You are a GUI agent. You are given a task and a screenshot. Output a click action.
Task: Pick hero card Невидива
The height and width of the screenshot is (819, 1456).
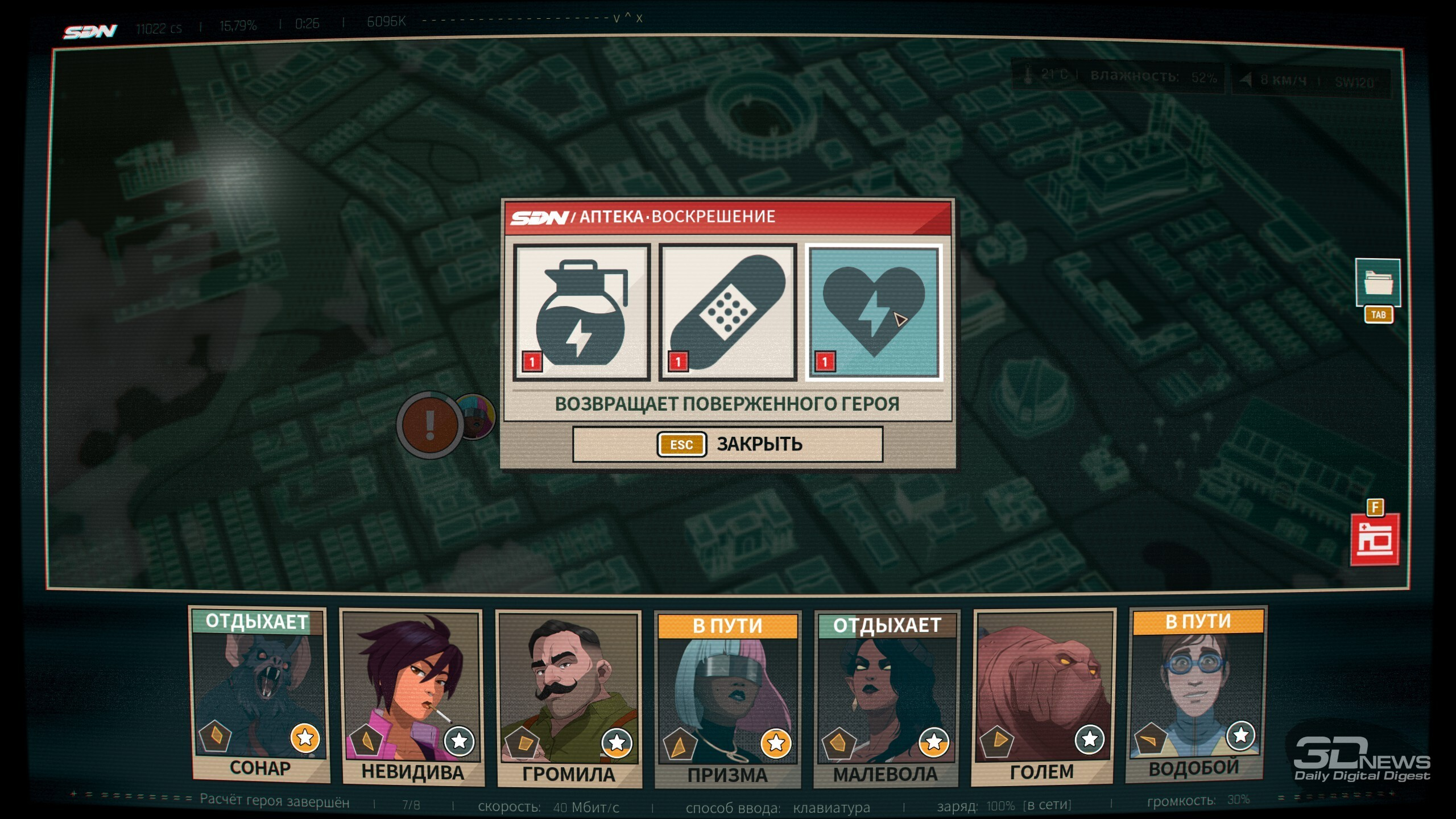412,697
